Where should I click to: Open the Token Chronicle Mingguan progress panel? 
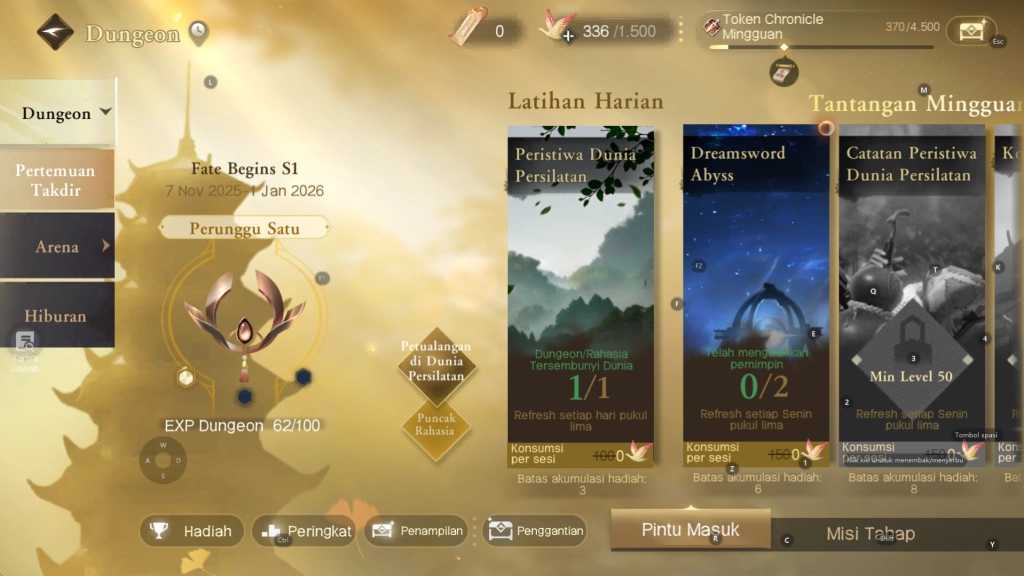coord(820,30)
